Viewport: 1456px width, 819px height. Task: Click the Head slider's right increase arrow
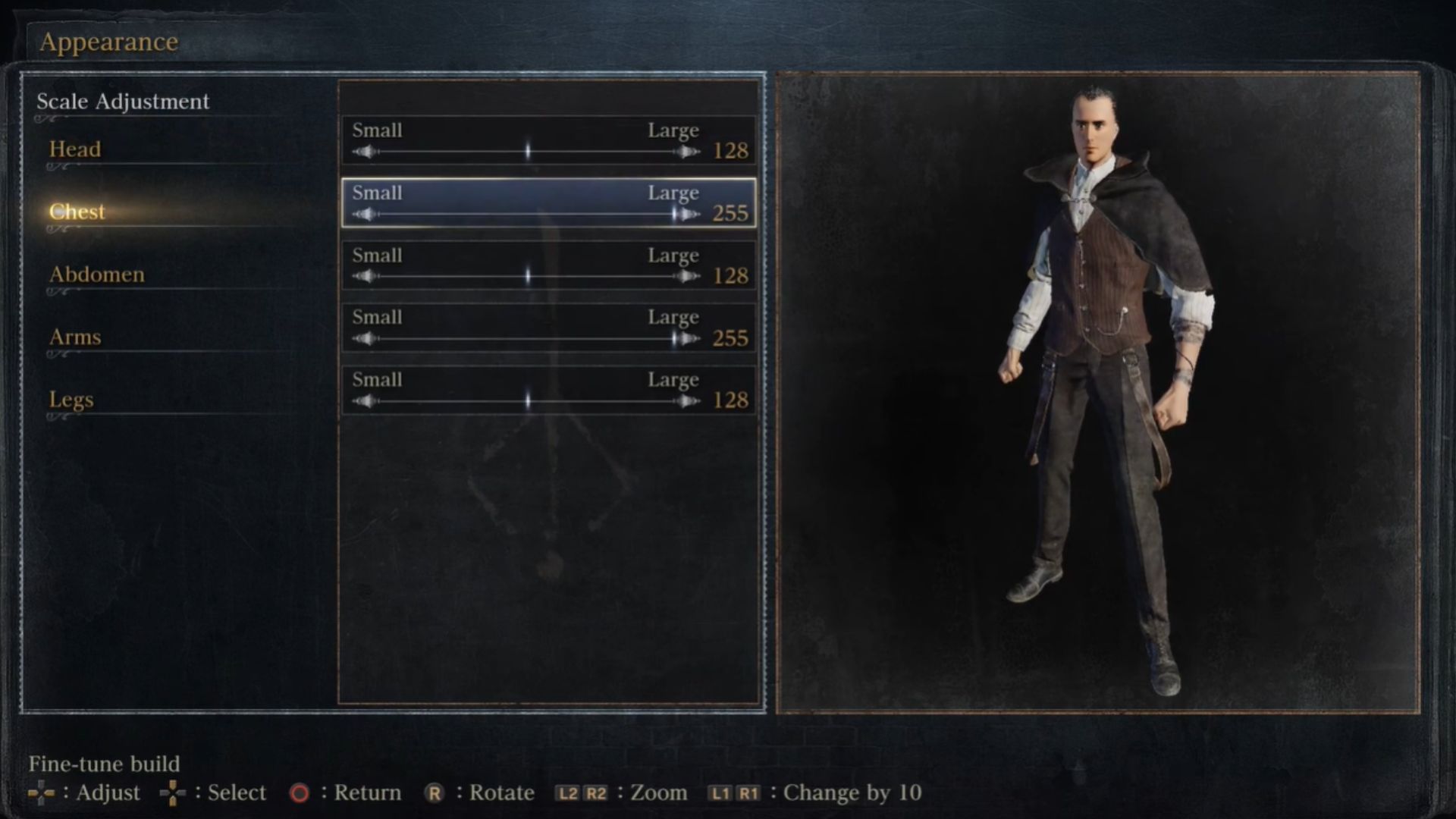point(689,152)
